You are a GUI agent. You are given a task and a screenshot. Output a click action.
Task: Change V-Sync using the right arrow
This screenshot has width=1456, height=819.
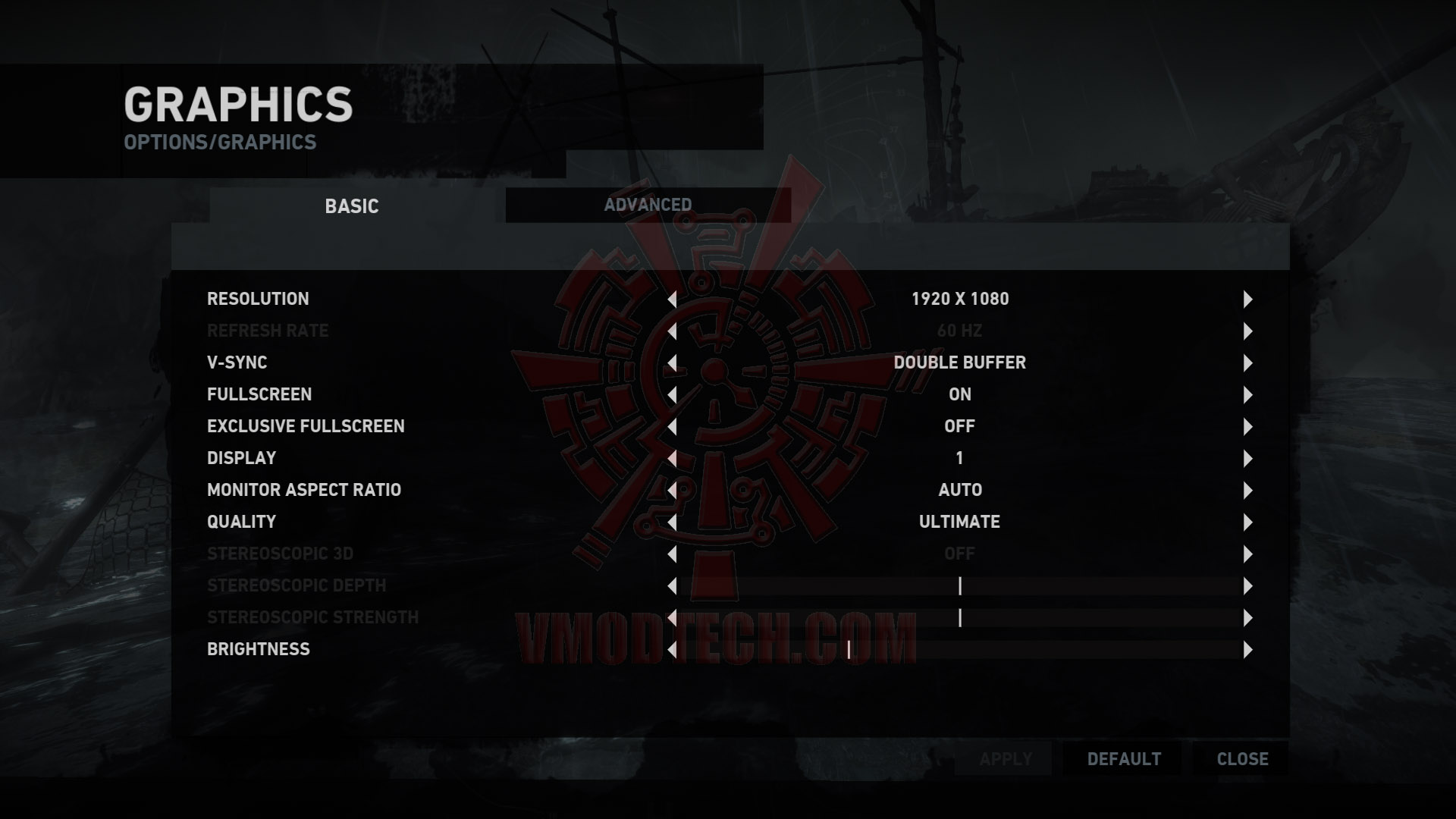pyautogui.click(x=1247, y=363)
